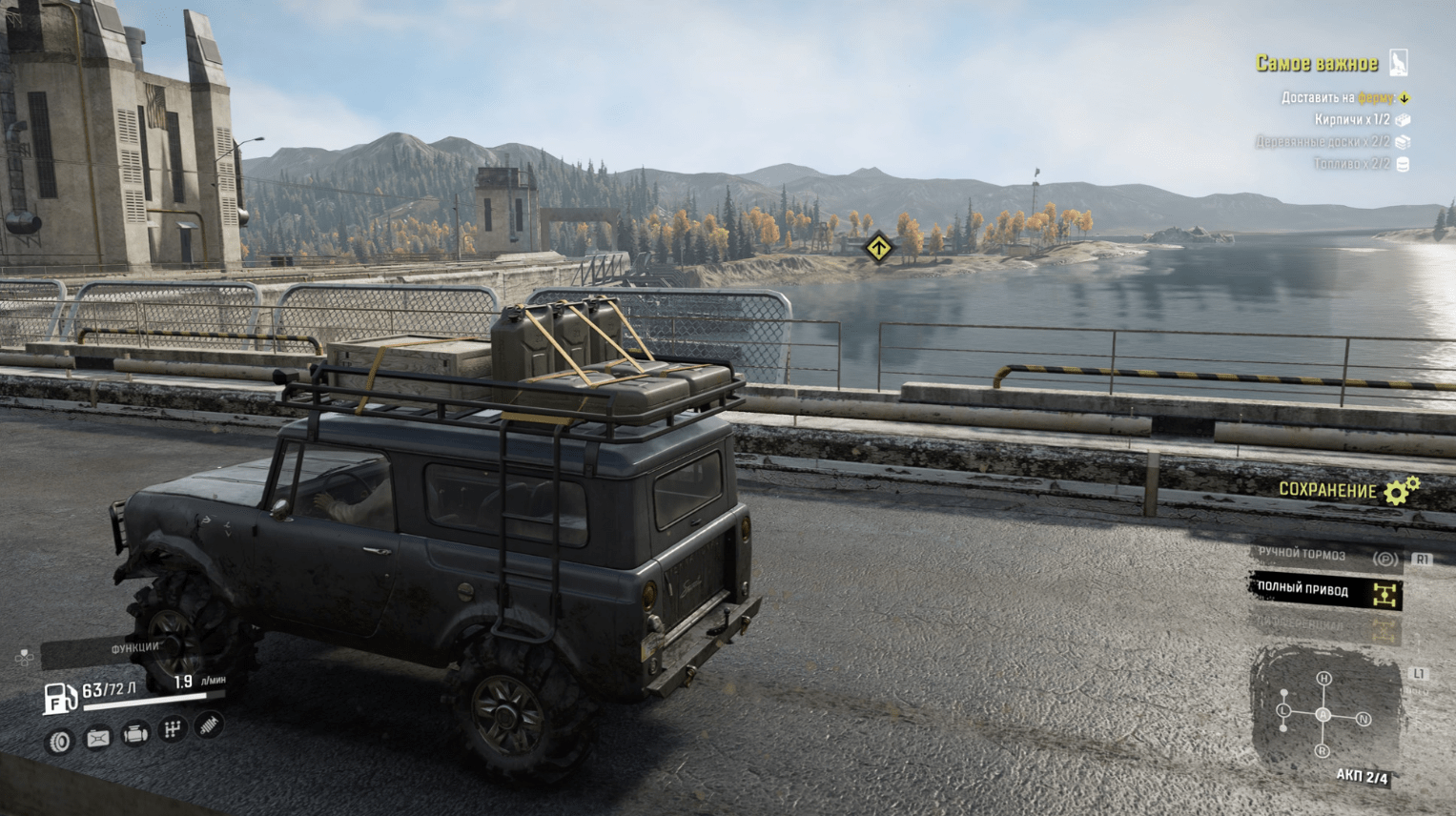Click the Доставить на ферму objective line
1456x816 pixels.
click(1339, 98)
